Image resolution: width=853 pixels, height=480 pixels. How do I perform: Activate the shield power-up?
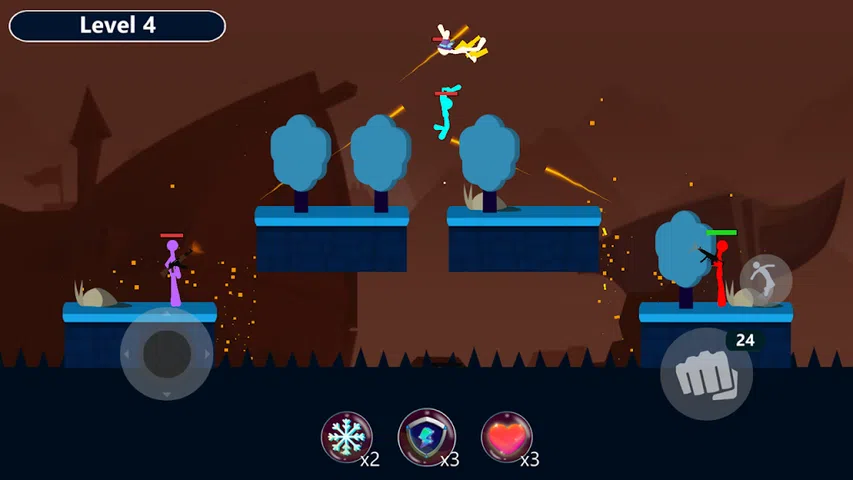pyautogui.click(x=427, y=437)
